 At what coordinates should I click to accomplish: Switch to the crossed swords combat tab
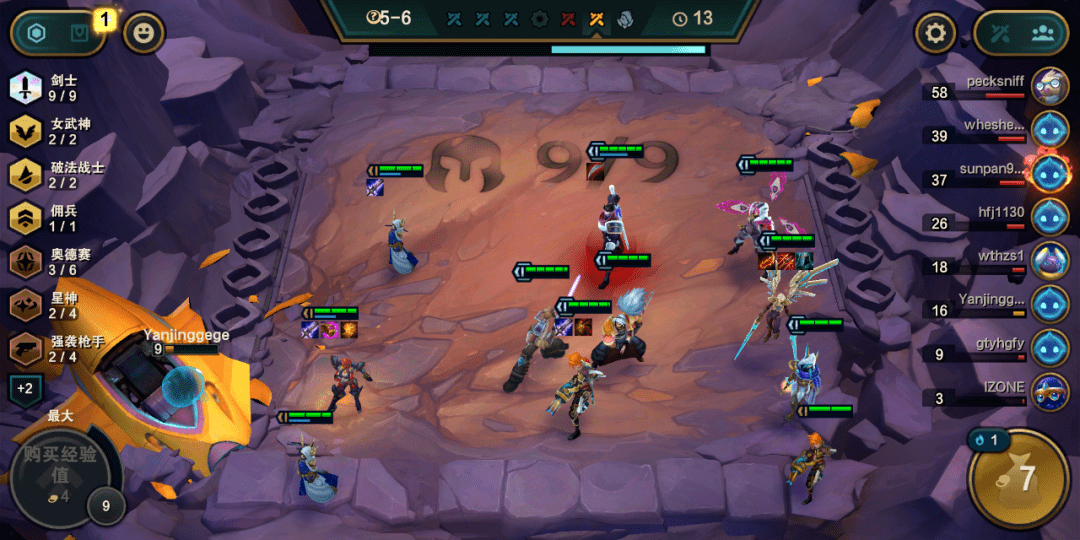click(1001, 33)
